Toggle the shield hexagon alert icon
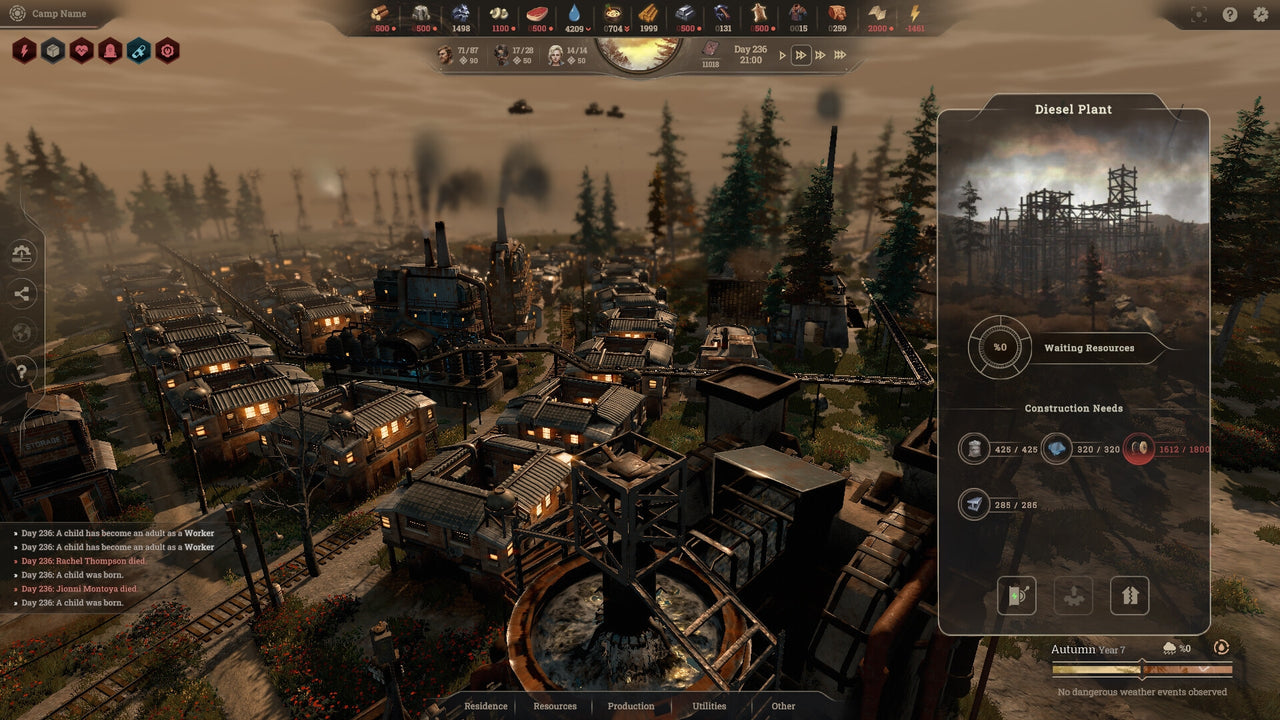This screenshot has width=1280, height=720. pos(109,52)
